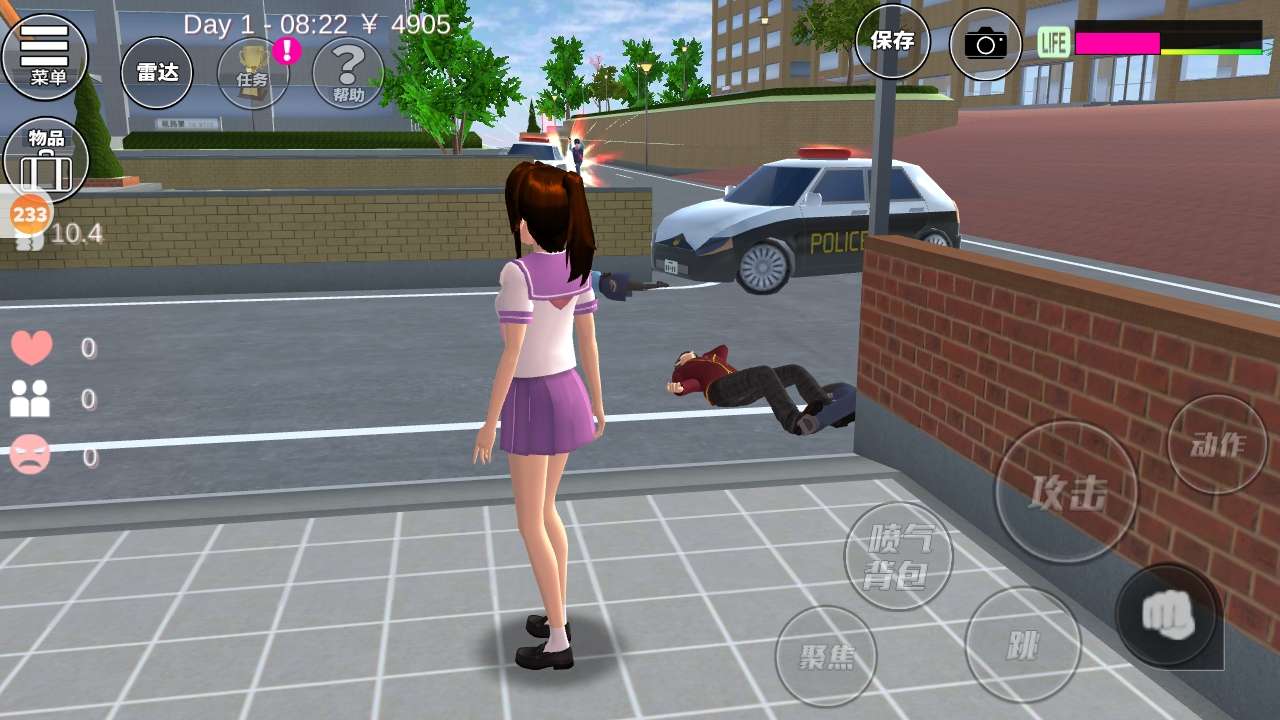The image size is (1280, 720).
Task: Select the fist weapon icon
Action: [1166, 615]
